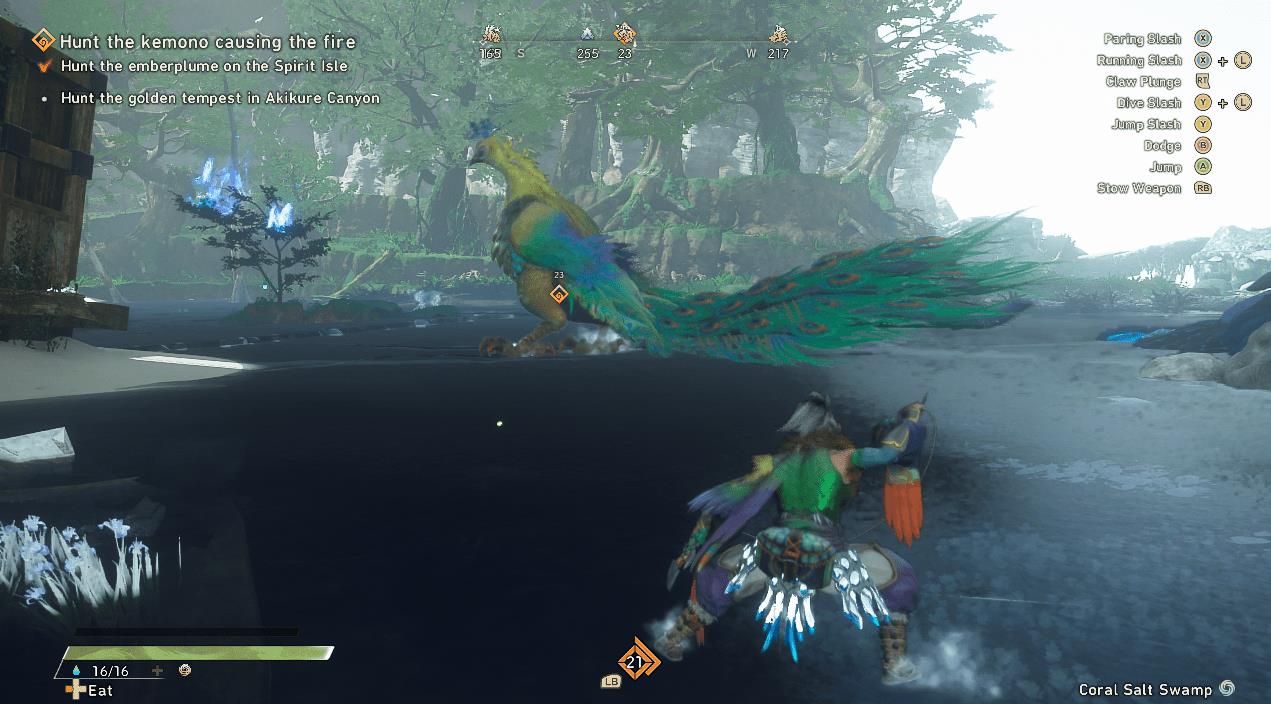
Task: Click the emberplume on Spirit Isle objective
Action: 204,66
